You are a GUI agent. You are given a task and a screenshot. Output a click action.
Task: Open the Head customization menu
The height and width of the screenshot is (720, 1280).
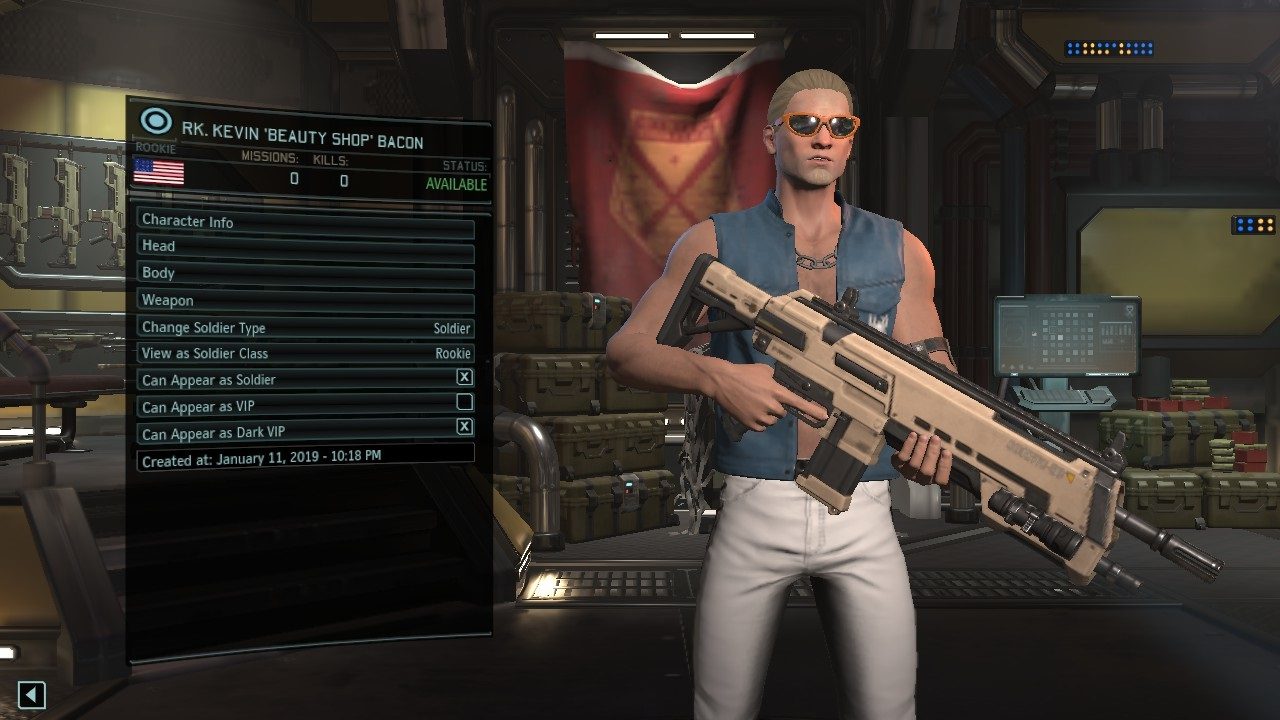[300, 246]
